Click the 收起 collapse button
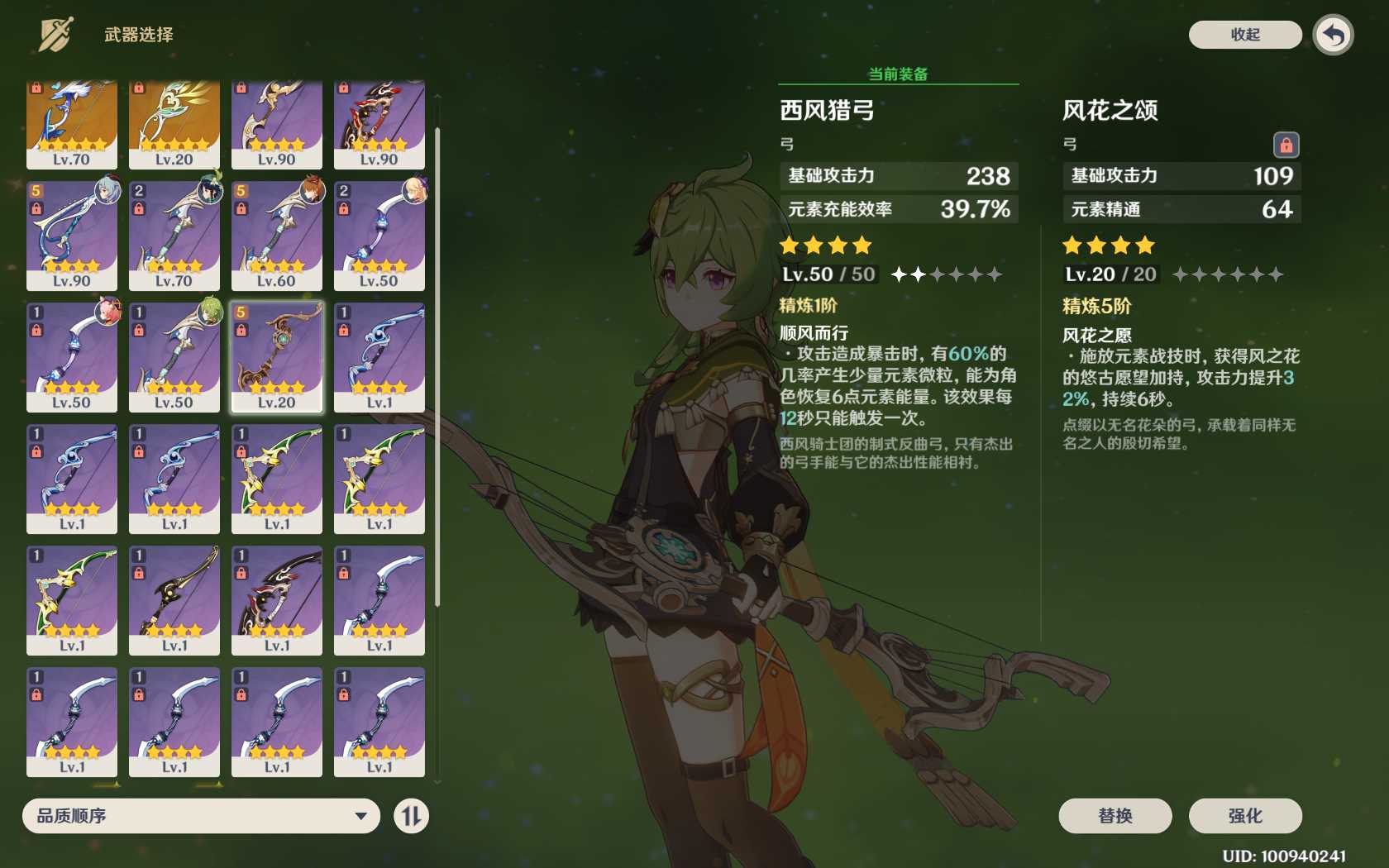Screen dimensions: 1389x868 tap(1244, 35)
